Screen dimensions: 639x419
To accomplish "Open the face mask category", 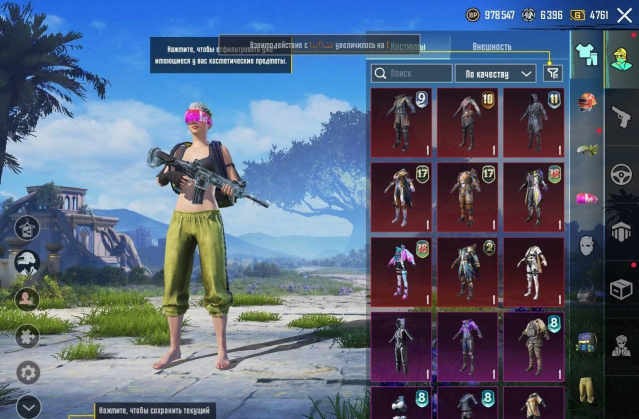I will 587,244.
